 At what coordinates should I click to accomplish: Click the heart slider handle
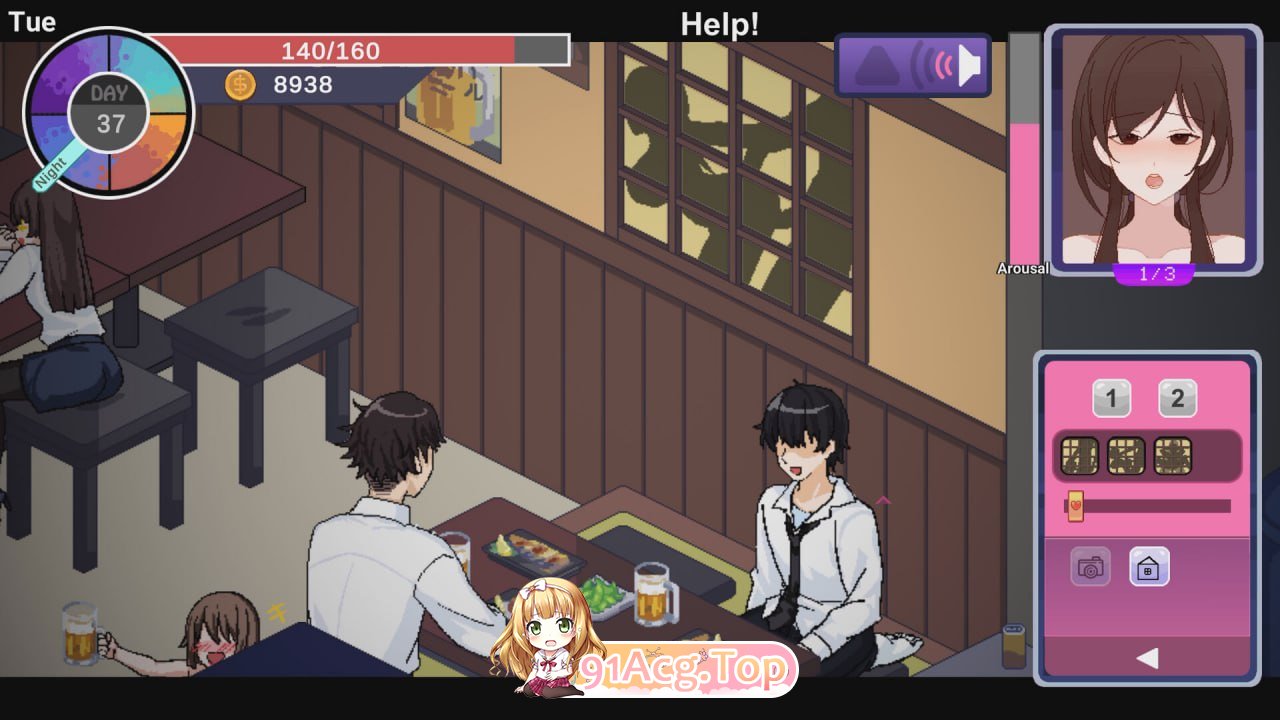(x=1075, y=506)
